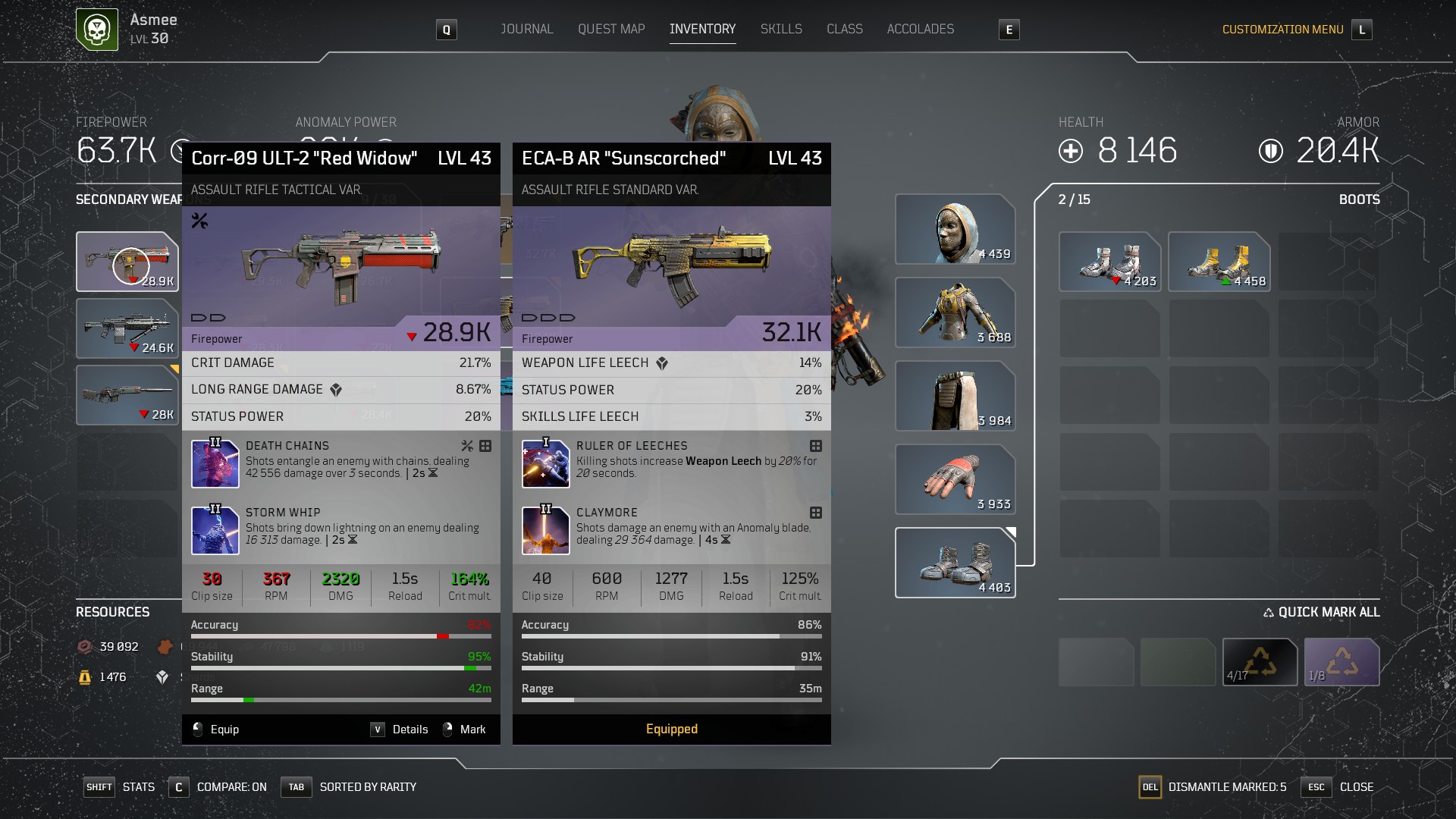Pick the 4 203 boots in inventory
Image resolution: width=1456 pixels, height=819 pixels.
pyautogui.click(x=1109, y=262)
